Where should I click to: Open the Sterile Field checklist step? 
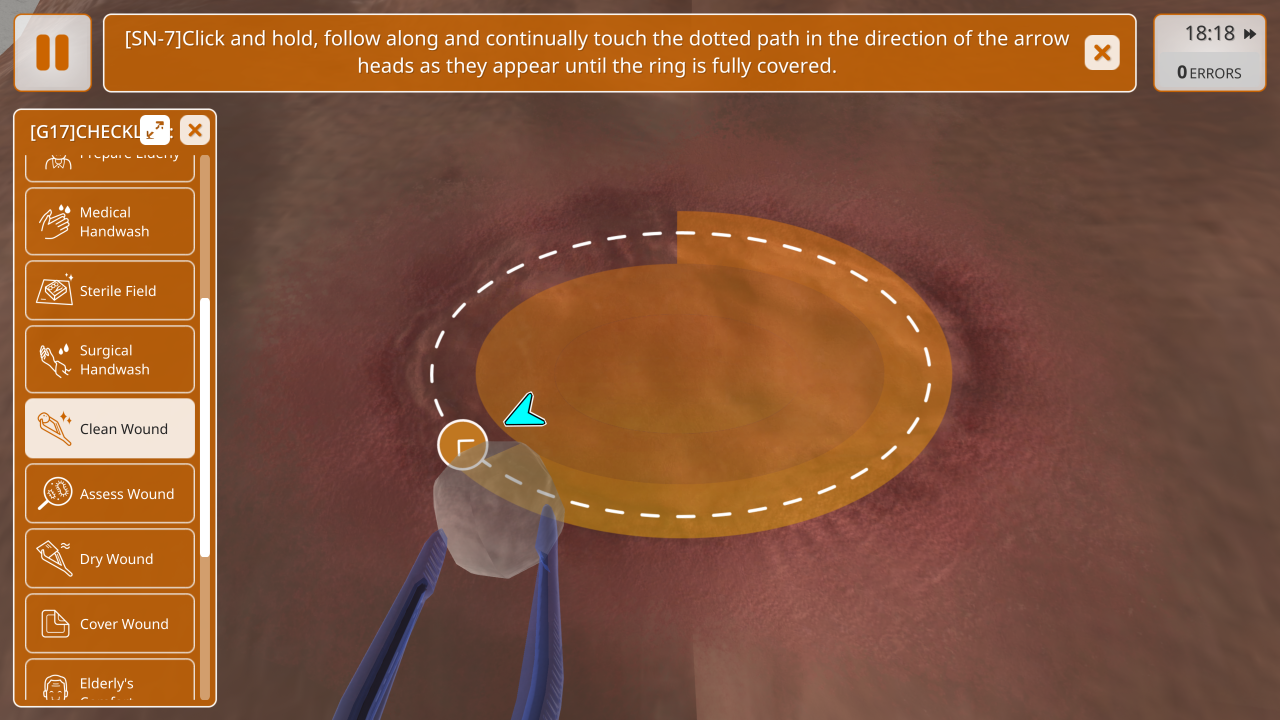[x=110, y=291]
